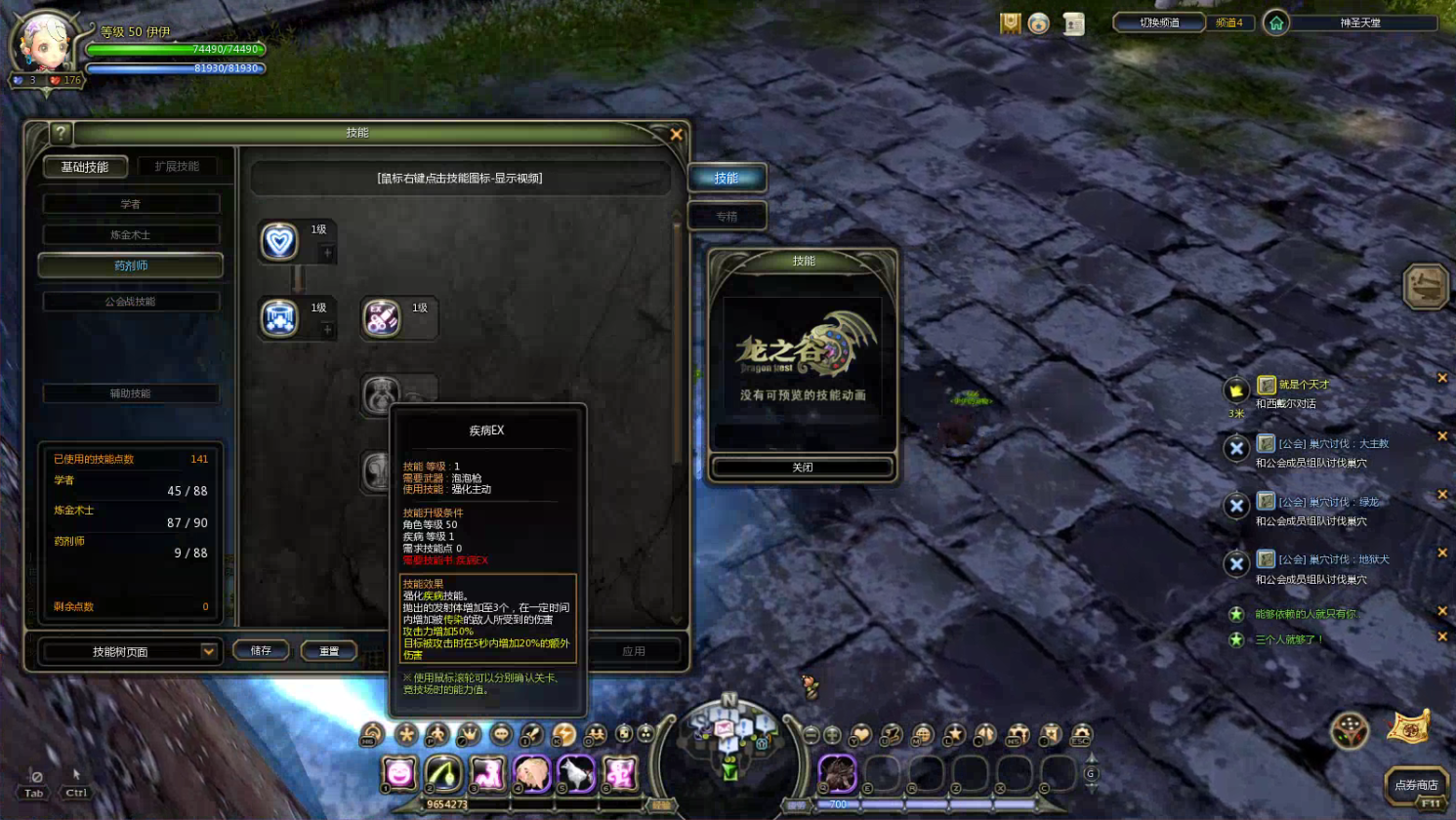The width and height of the screenshot is (1456, 820).
Task: Click the 就是个天才 quest tracker entry
Action: pos(1304,385)
